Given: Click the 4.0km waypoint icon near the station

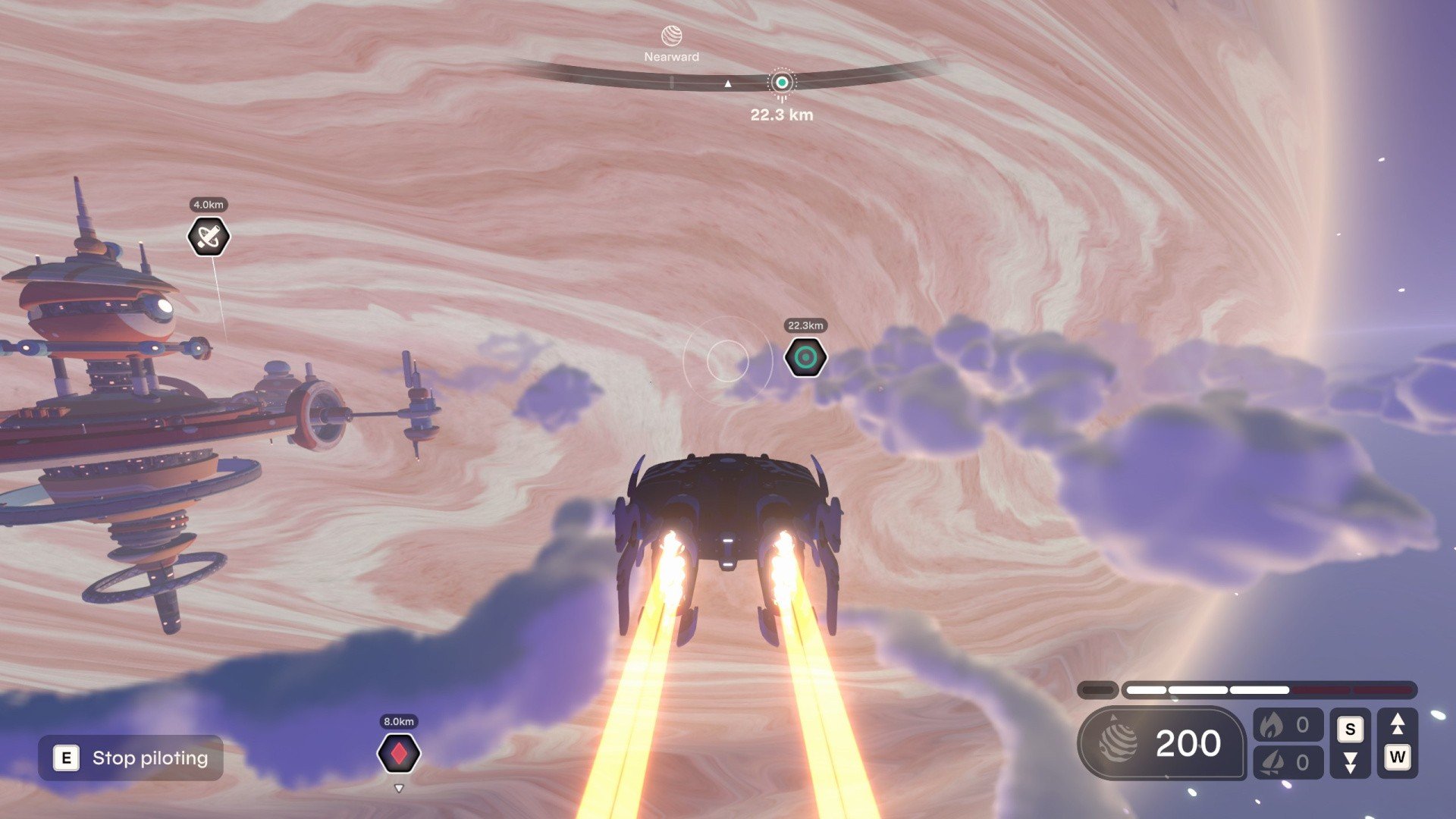Looking at the screenshot, I should pyautogui.click(x=207, y=236).
